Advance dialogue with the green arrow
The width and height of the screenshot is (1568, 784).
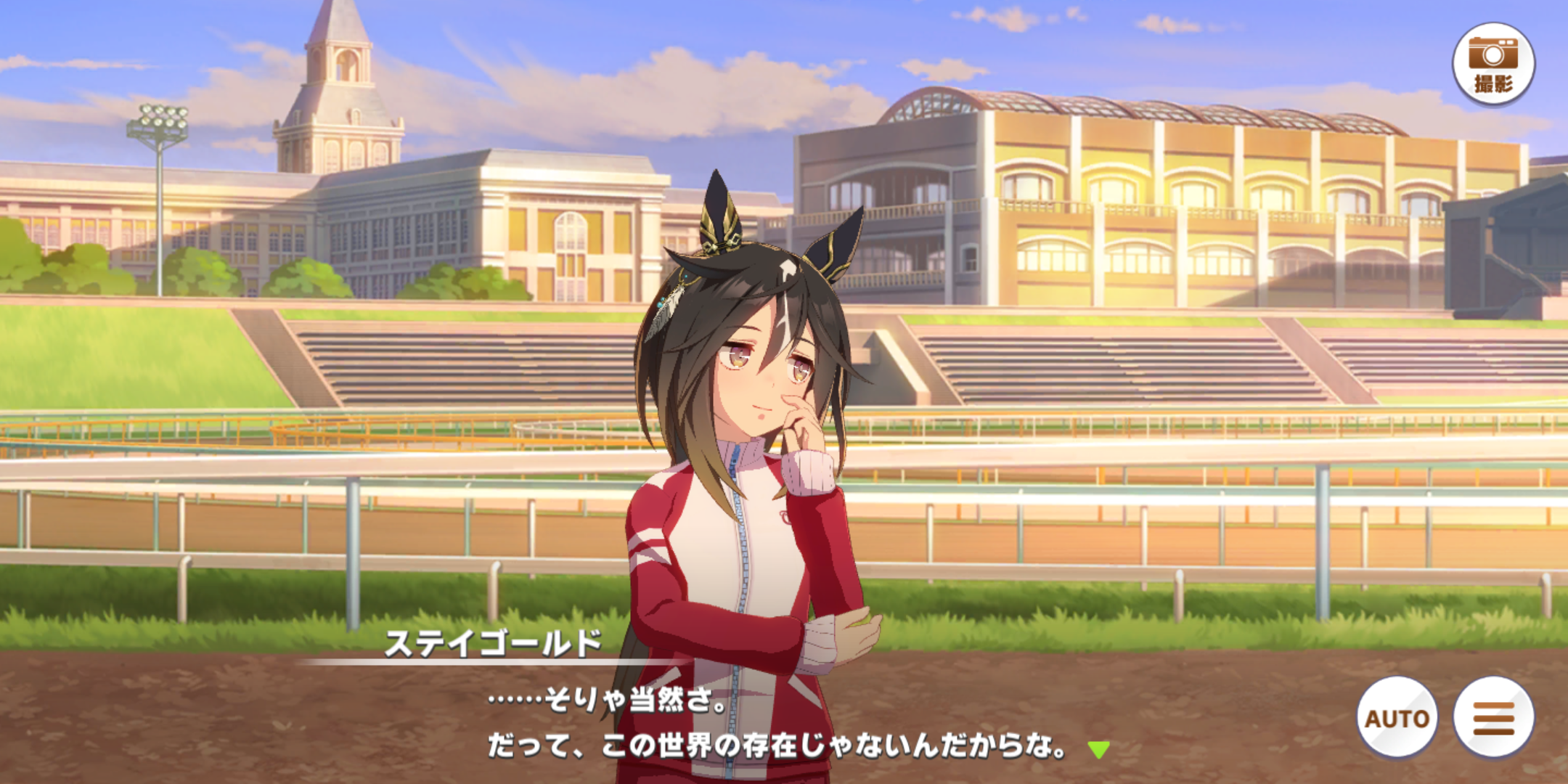pos(1098,749)
